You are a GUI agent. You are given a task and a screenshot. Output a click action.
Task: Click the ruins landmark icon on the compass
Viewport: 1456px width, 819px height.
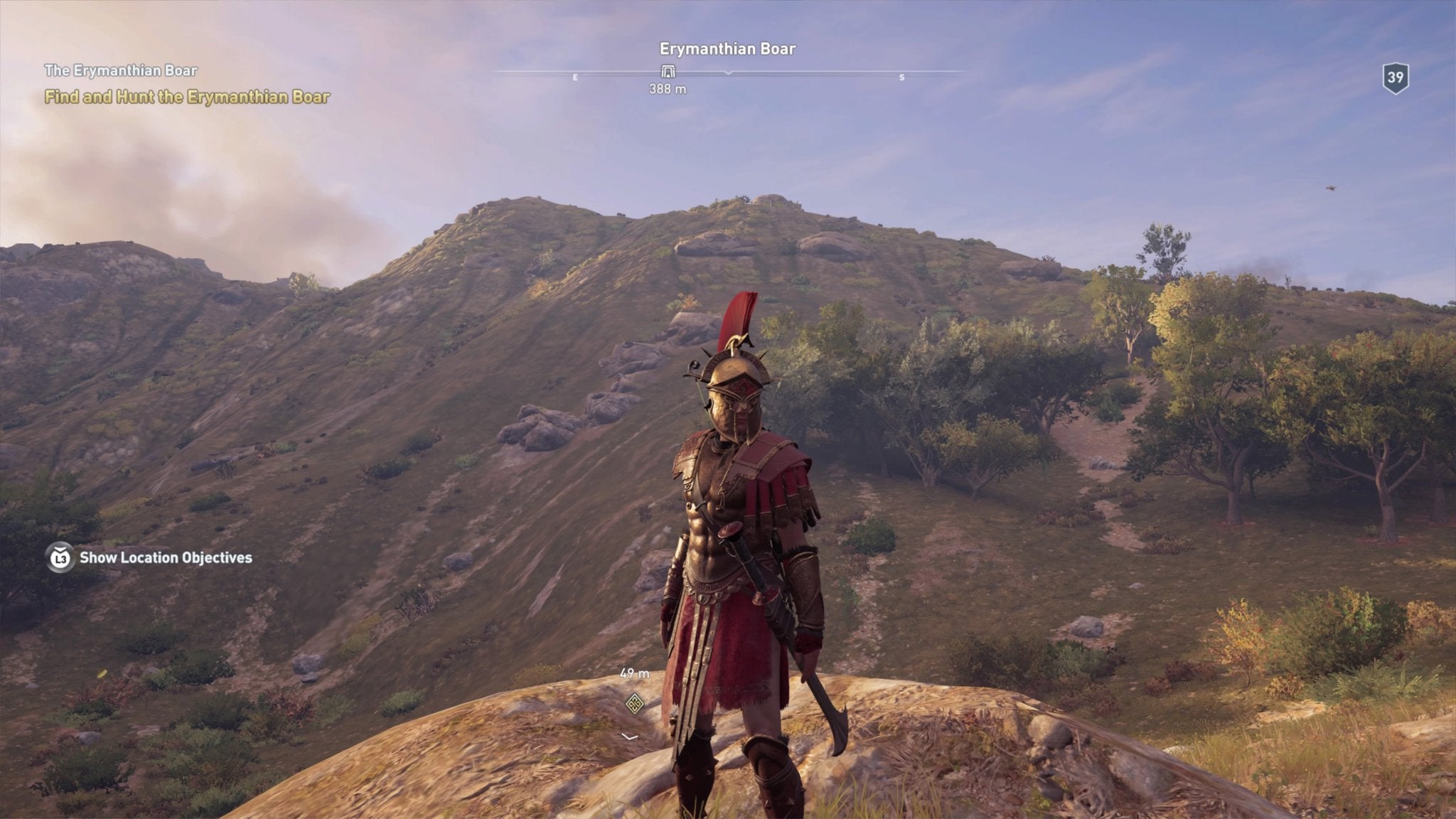667,71
